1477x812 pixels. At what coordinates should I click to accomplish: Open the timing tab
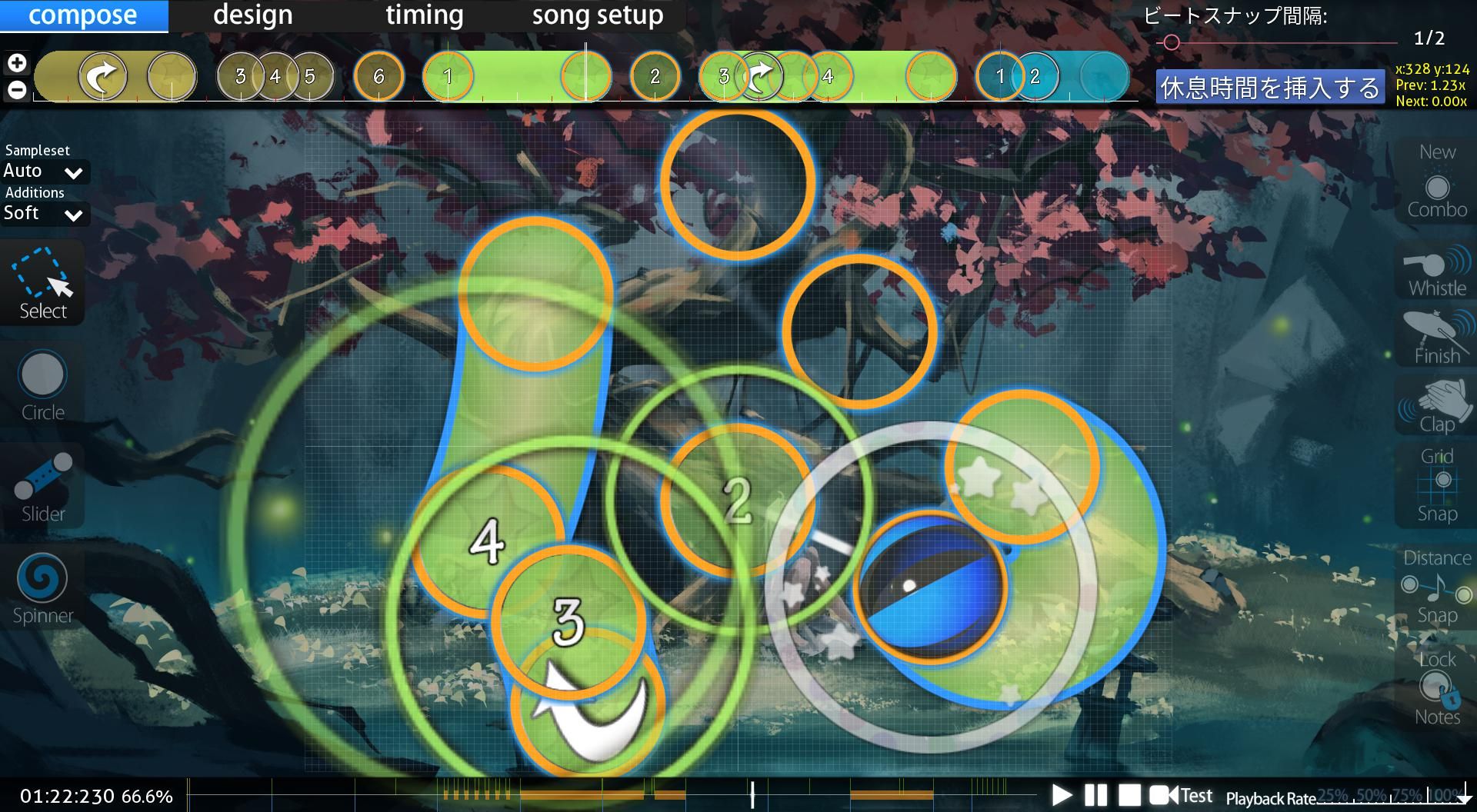tap(424, 15)
